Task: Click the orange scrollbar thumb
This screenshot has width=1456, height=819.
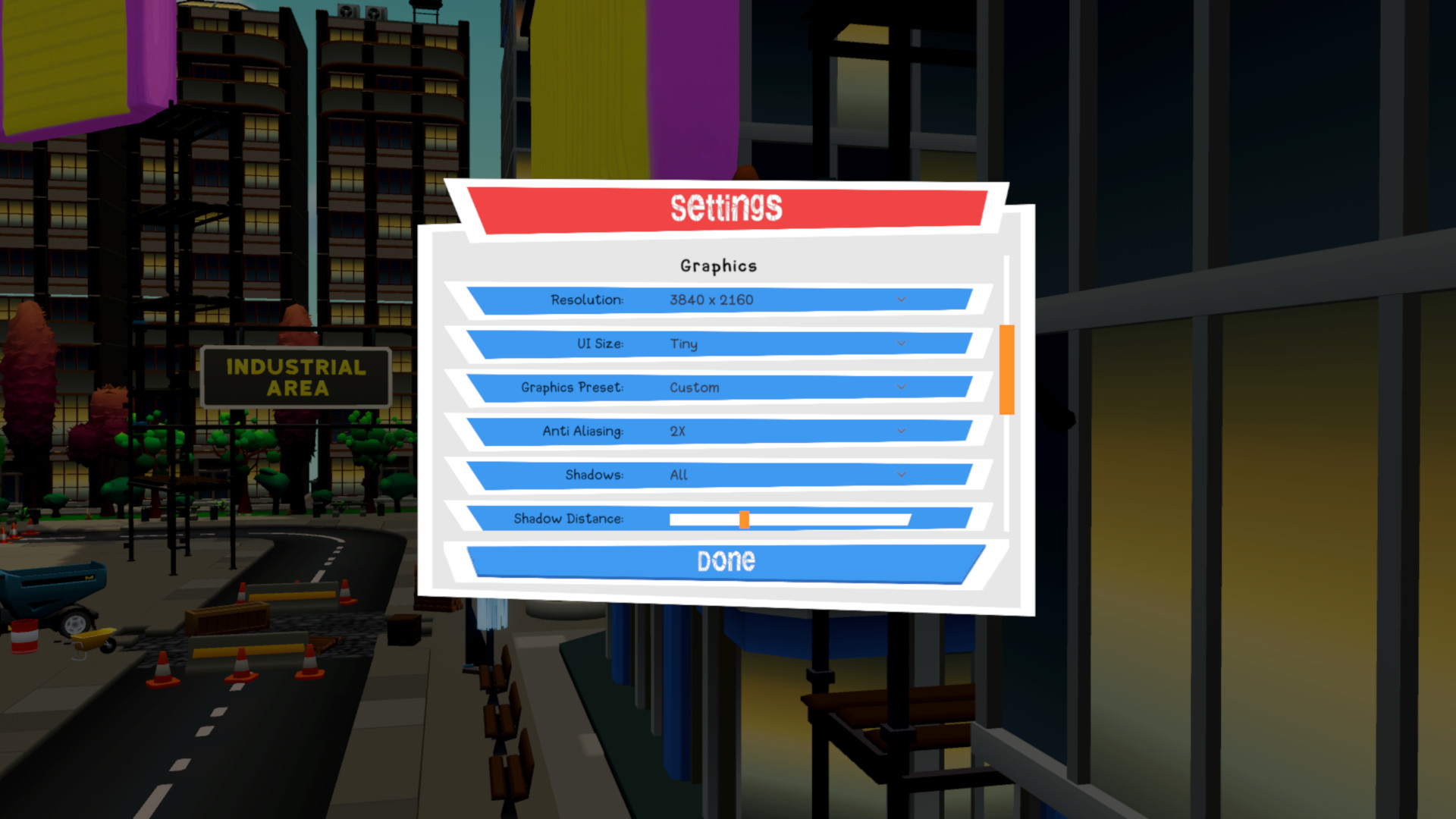Action: 1006,369
